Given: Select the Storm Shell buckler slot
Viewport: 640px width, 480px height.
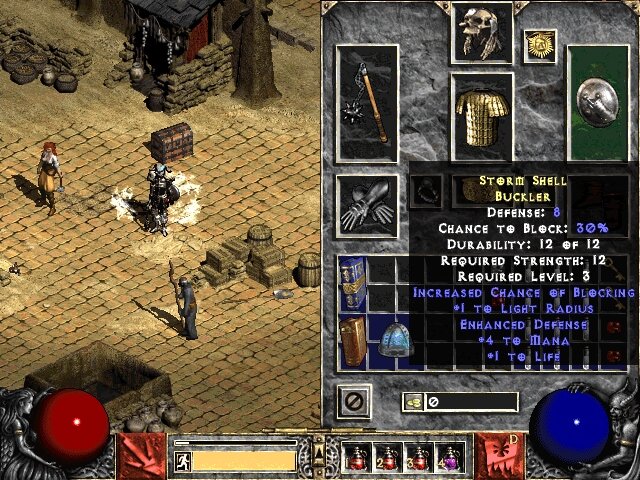Looking at the screenshot, I should click(x=598, y=105).
